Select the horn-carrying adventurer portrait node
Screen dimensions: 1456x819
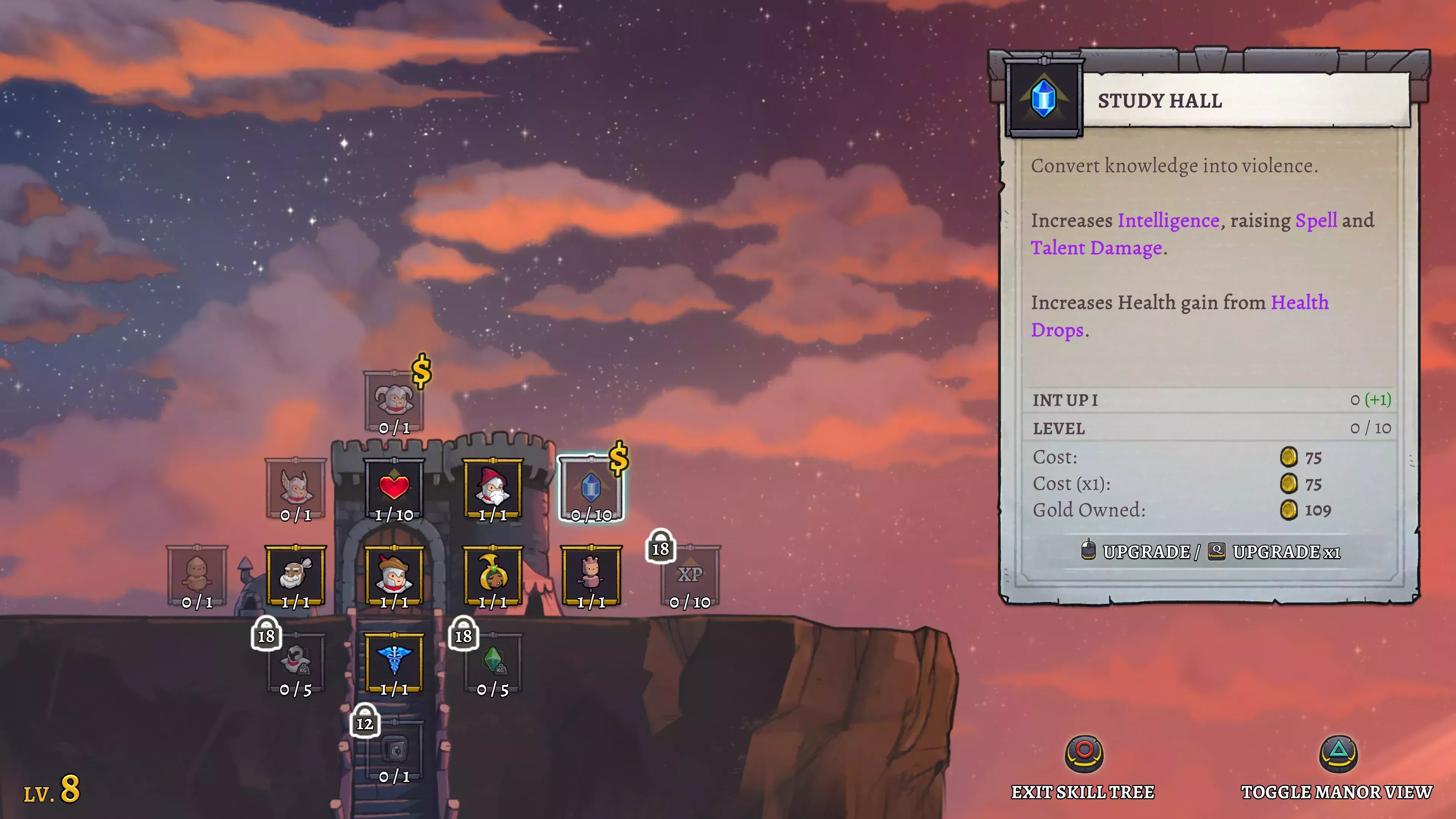(493, 574)
